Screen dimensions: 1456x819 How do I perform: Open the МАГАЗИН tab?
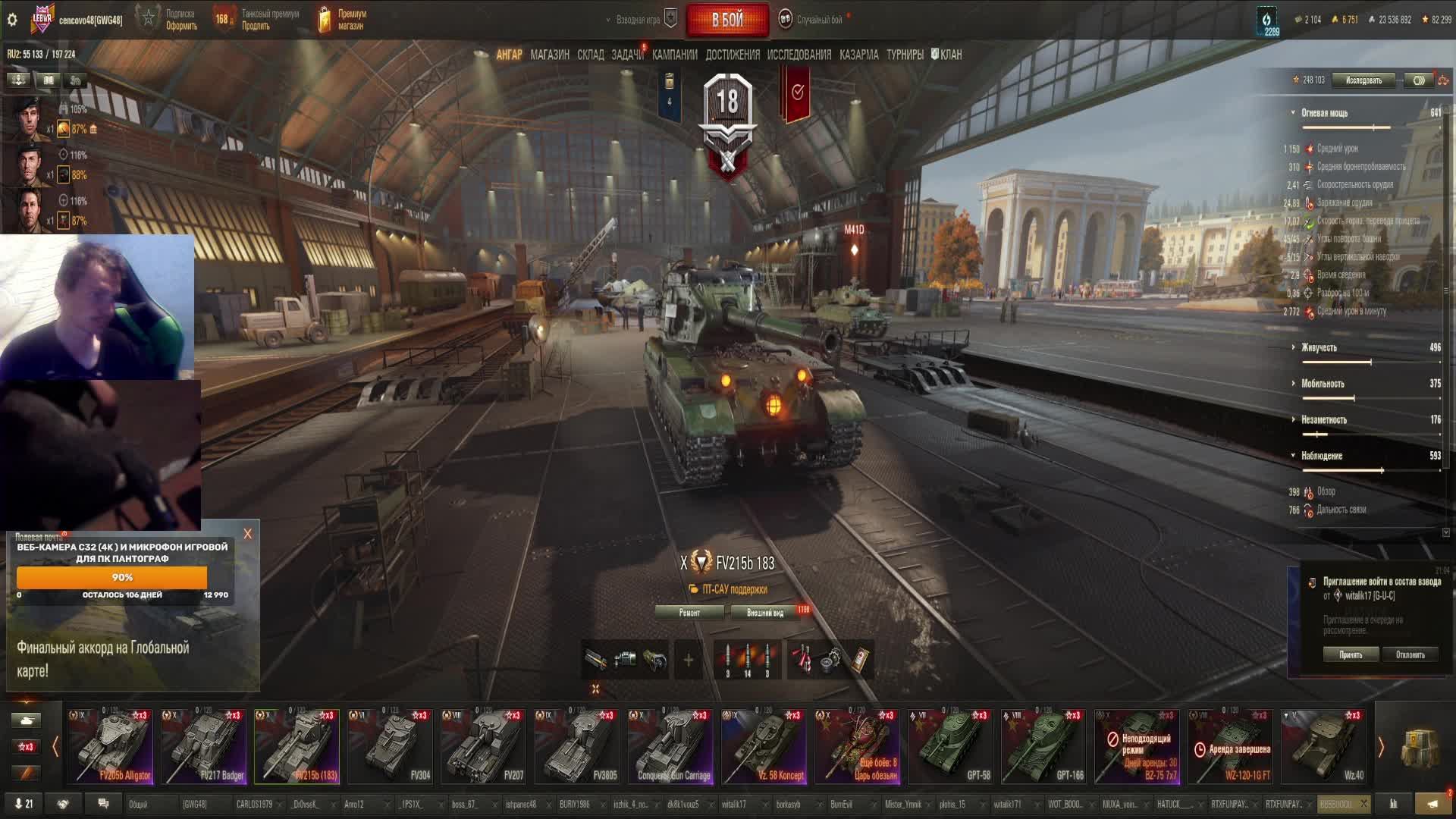[550, 55]
